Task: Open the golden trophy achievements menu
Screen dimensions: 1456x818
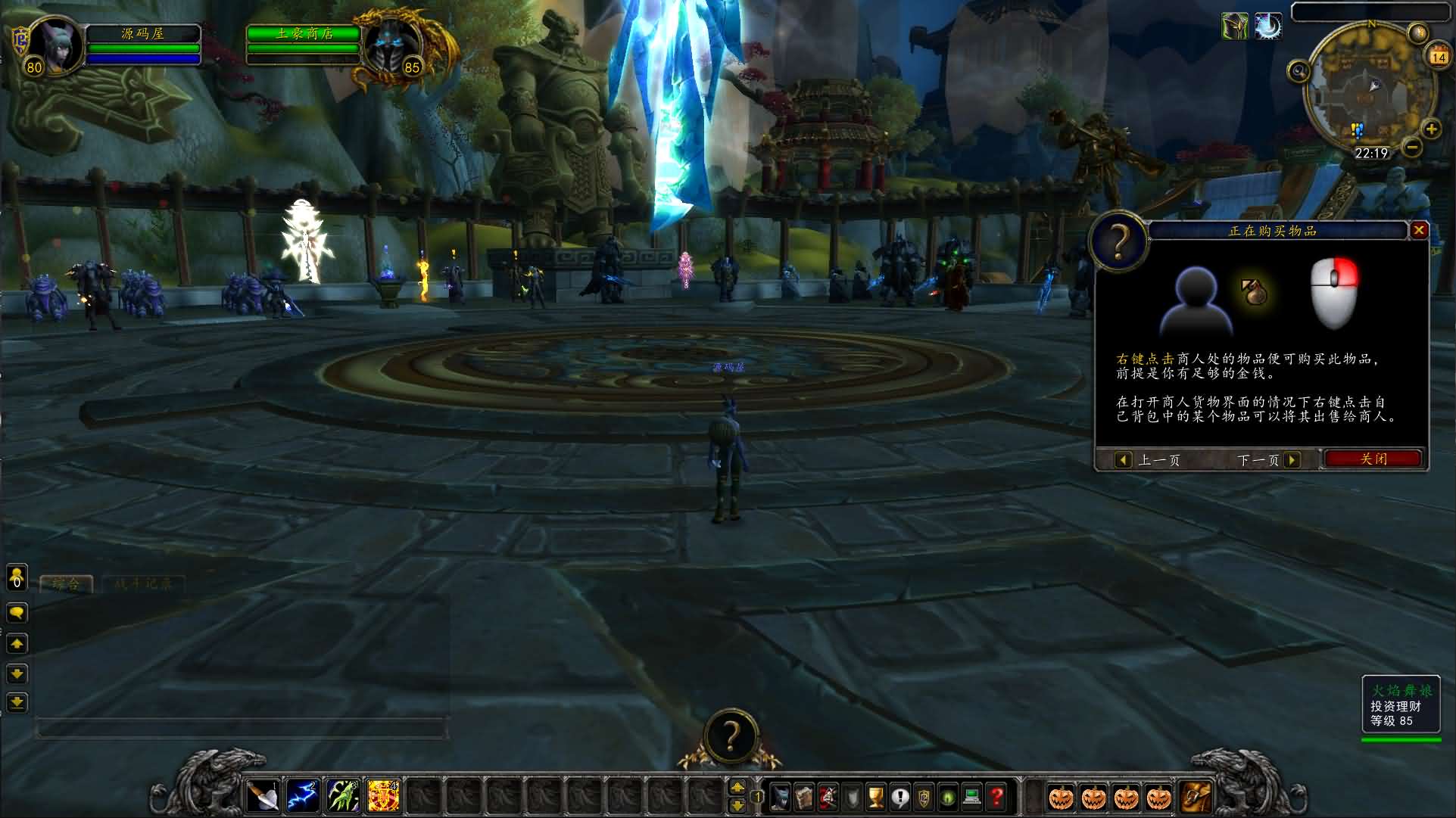Action: pos(875,797)
